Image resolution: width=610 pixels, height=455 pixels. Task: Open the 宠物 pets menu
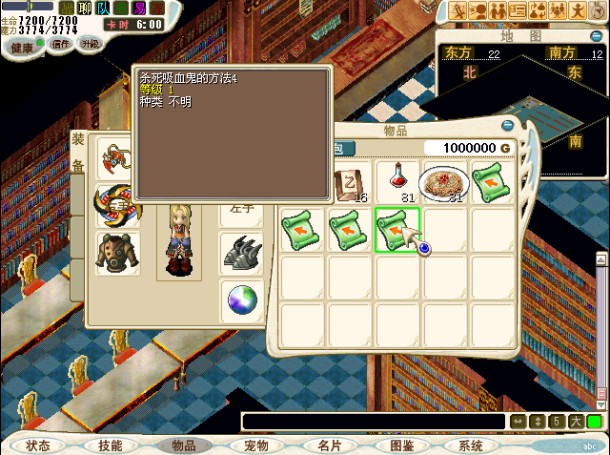pyautogui.click(x=256, y=445)
